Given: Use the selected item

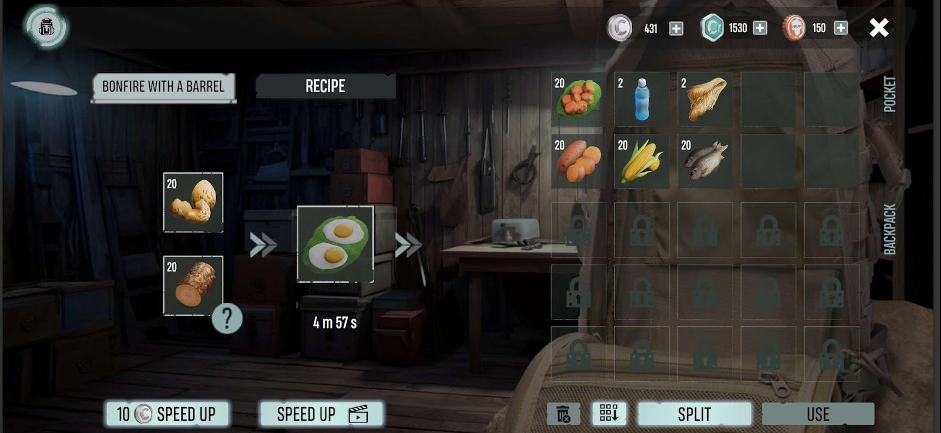Looking at the screenshot, I should pyautogui.click(x=817, y=414).
